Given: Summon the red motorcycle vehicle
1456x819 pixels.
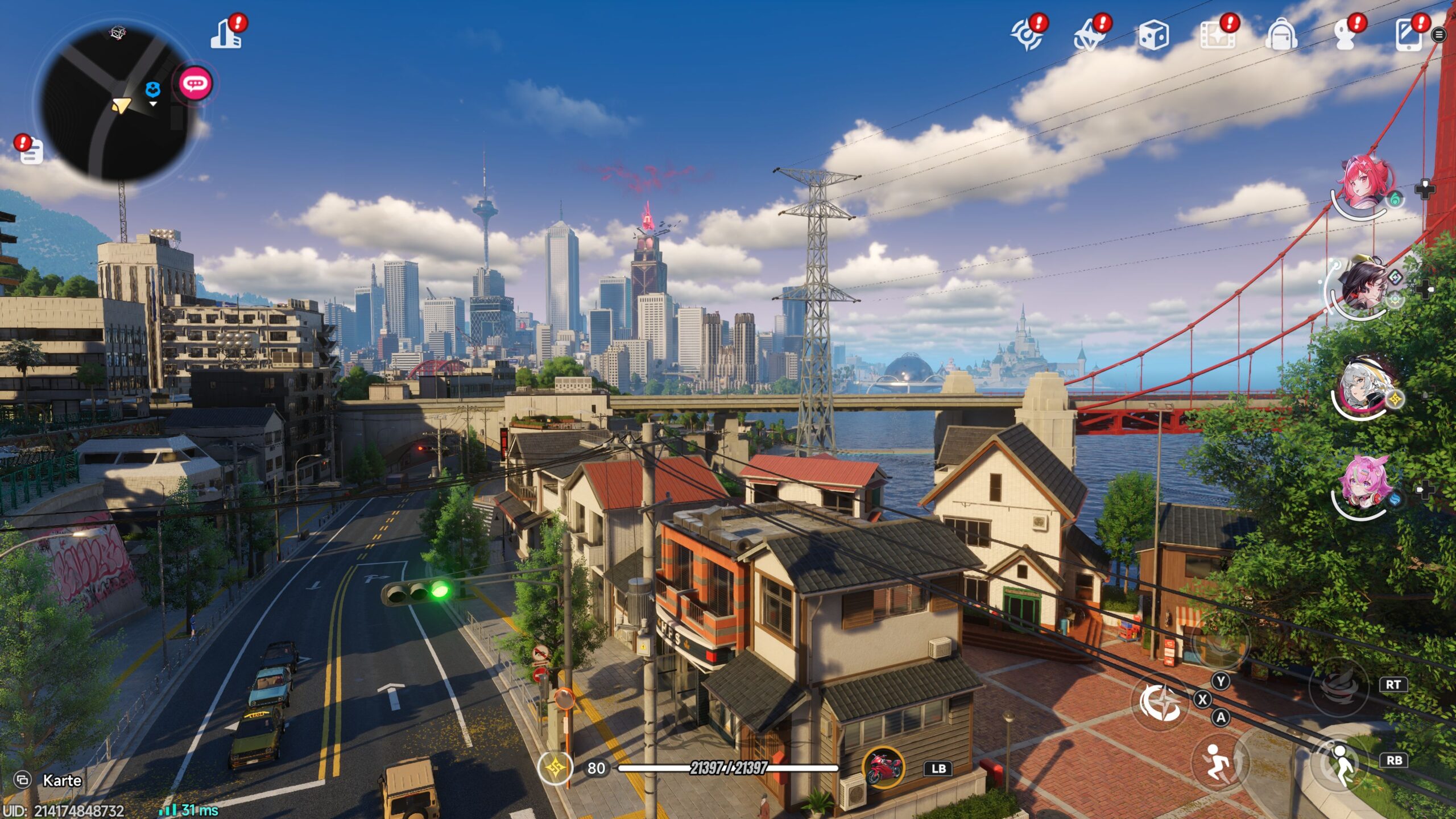Looking at the screenshot, I should [883, 768].
